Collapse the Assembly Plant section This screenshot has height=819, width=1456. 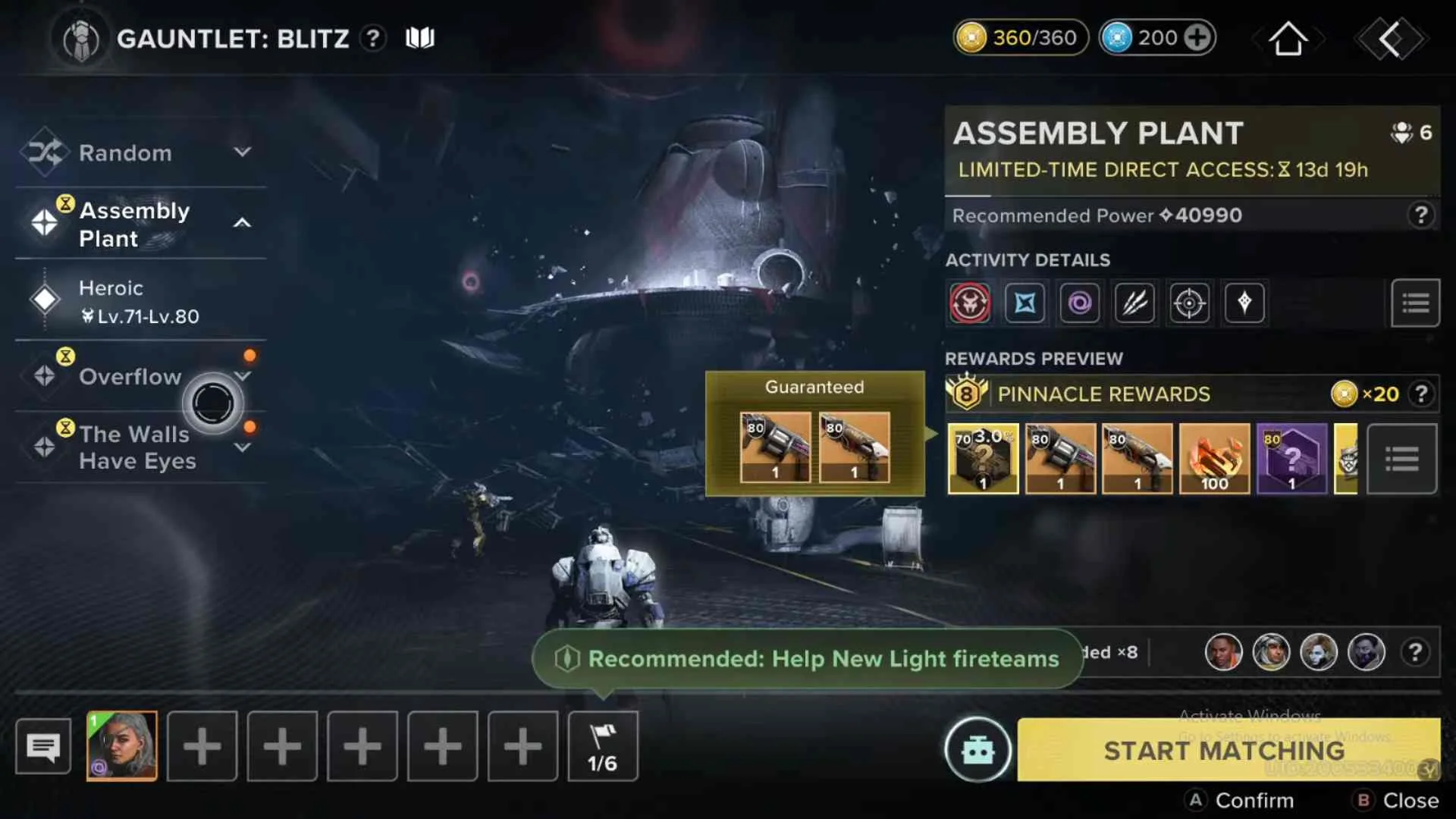coord(243,223)
